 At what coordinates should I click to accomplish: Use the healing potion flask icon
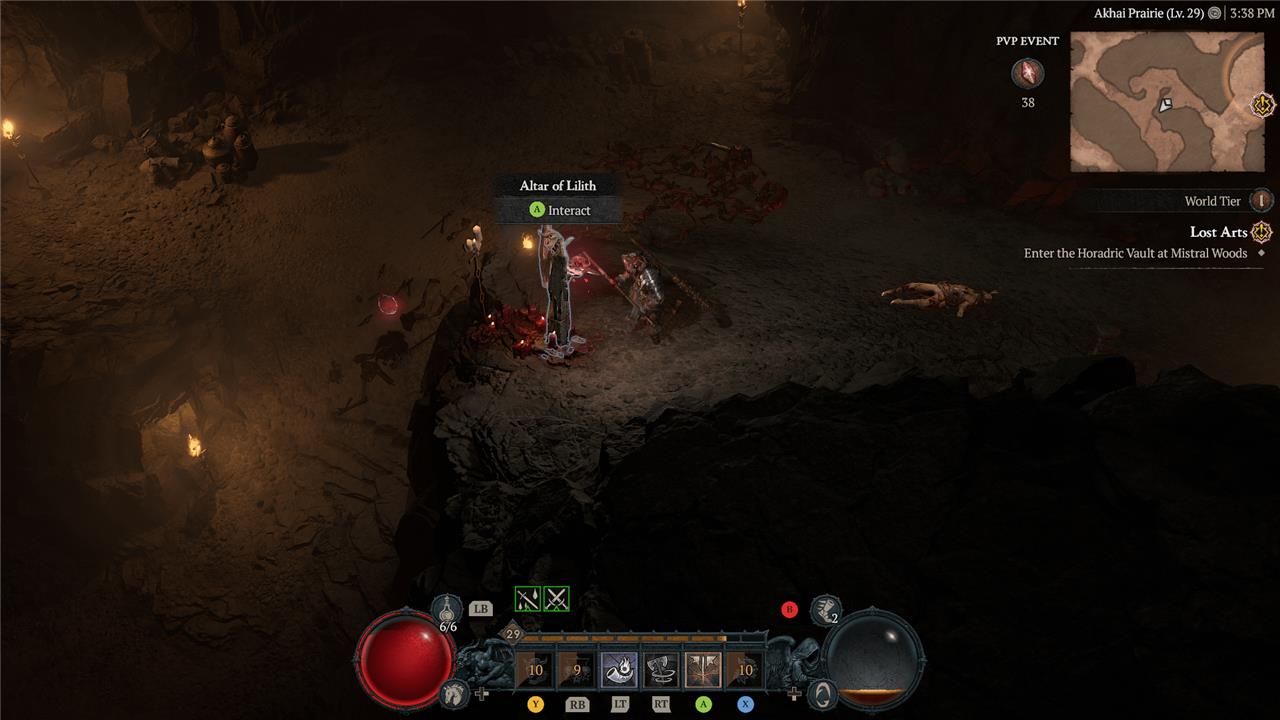click(447, 609)
